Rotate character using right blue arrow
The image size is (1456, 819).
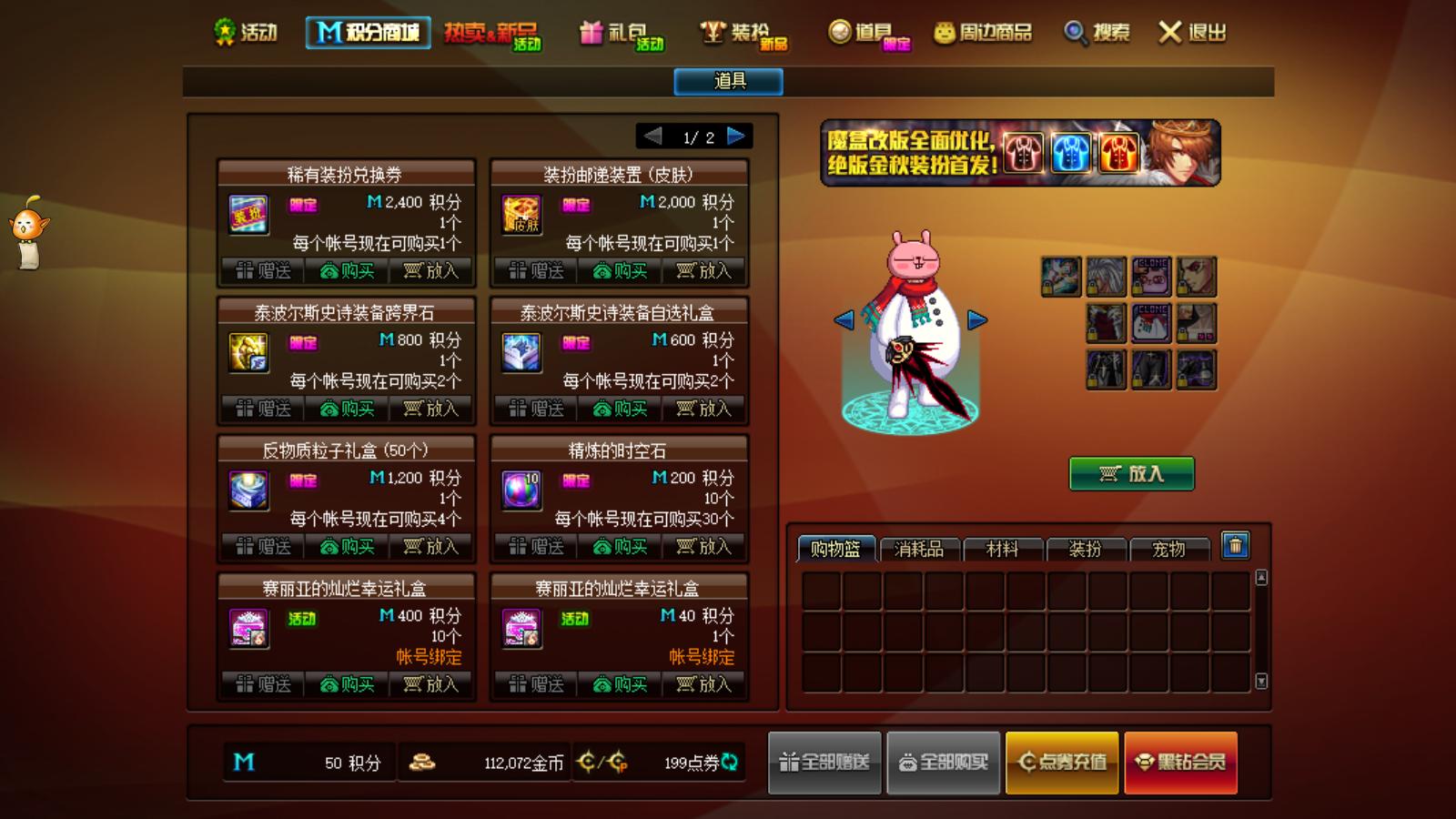977,319
